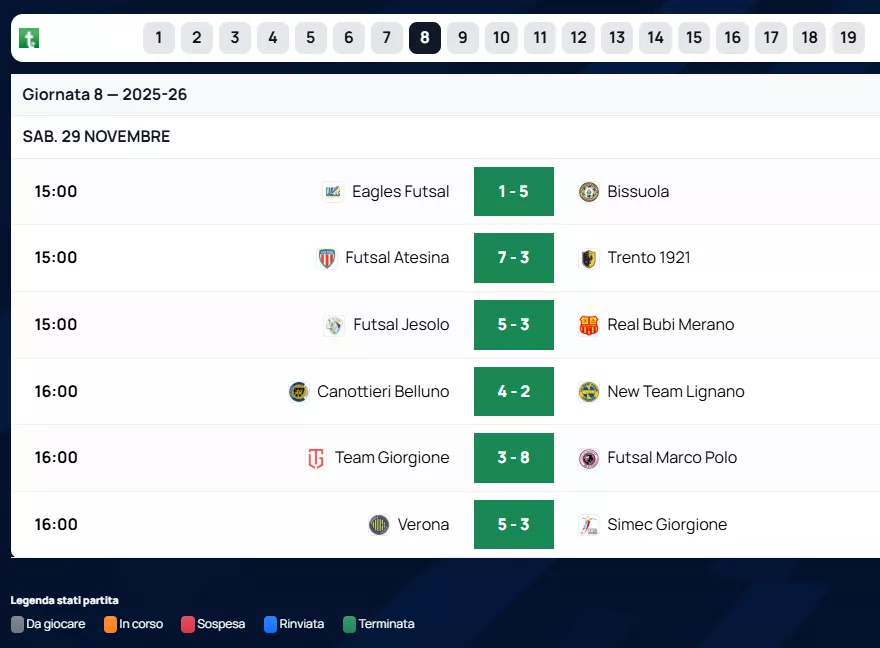
Task: Click Real Bubi Merano team name
Action: pos(670,325)
